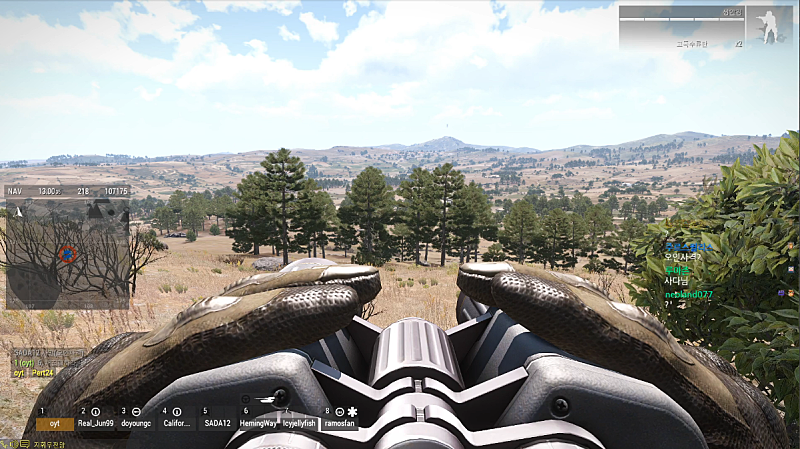Click the NAV header on the GPS
The image size is (800, 449).
[x=15, y=190]
